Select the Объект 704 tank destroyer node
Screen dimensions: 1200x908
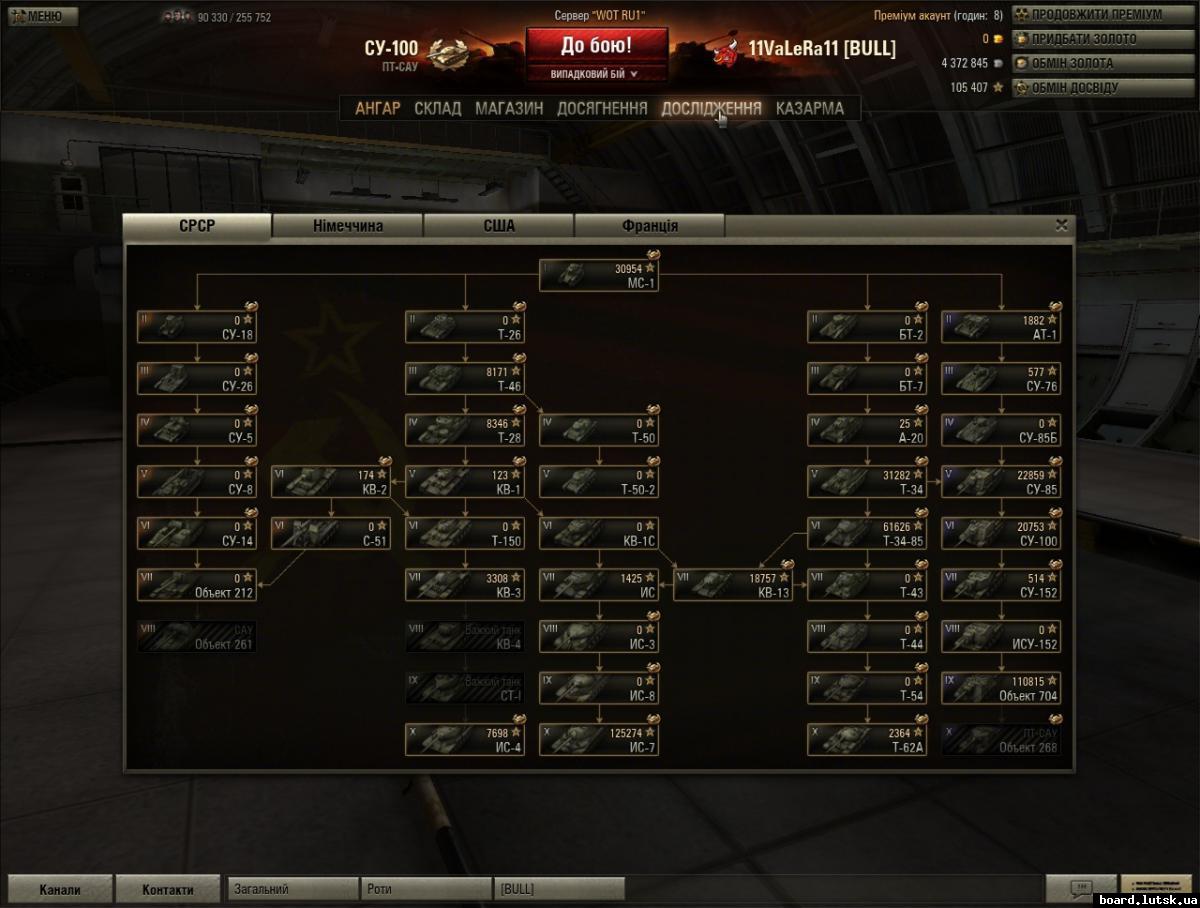tap(1001, 688)
